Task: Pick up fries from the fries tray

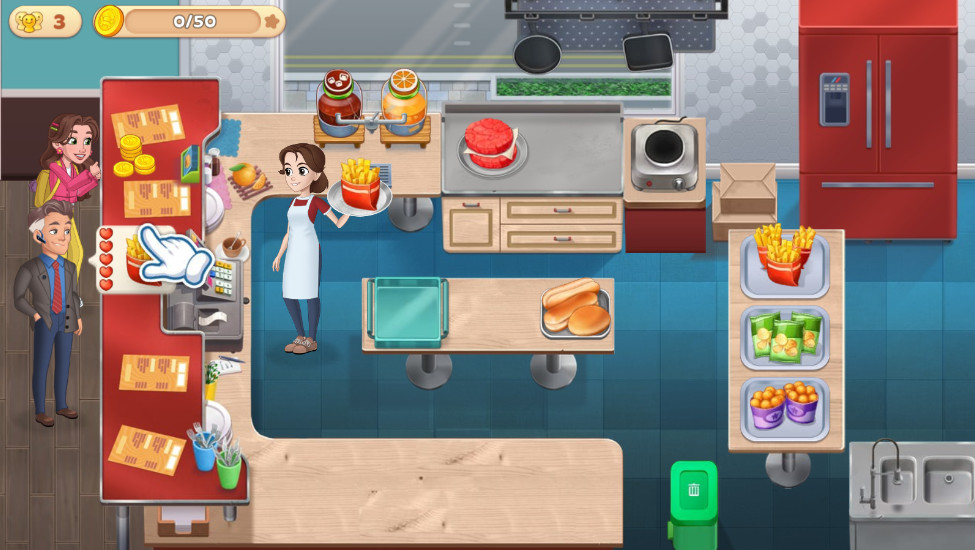Action: [x=784, y=257]
